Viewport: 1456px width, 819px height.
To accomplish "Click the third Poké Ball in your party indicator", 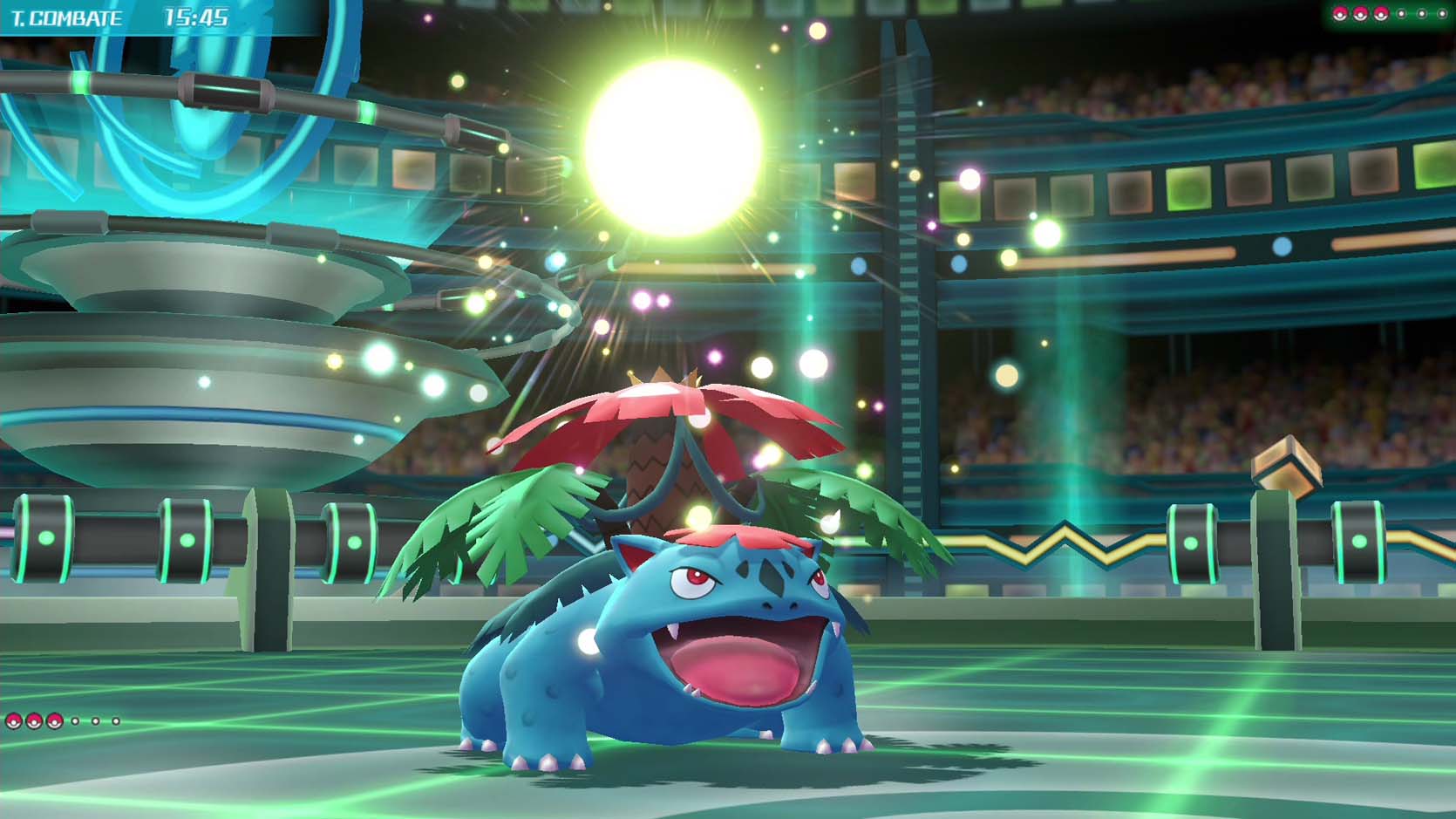I will (x=54, y=721).
